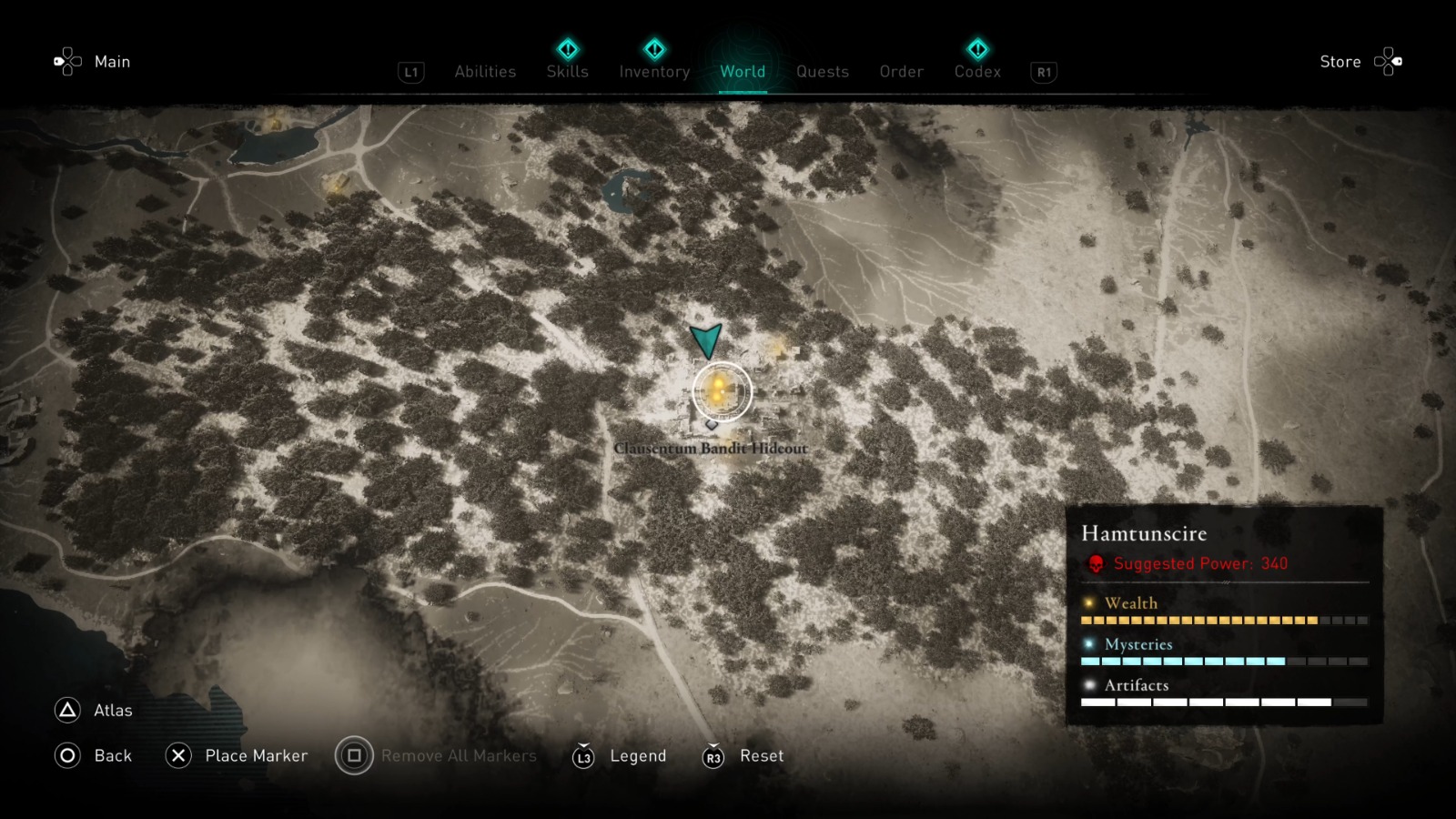This screenshot has width=1456, height=819.
Task: Click the R1 shoulder button prompt
Action: click(x=1043, y=72)
